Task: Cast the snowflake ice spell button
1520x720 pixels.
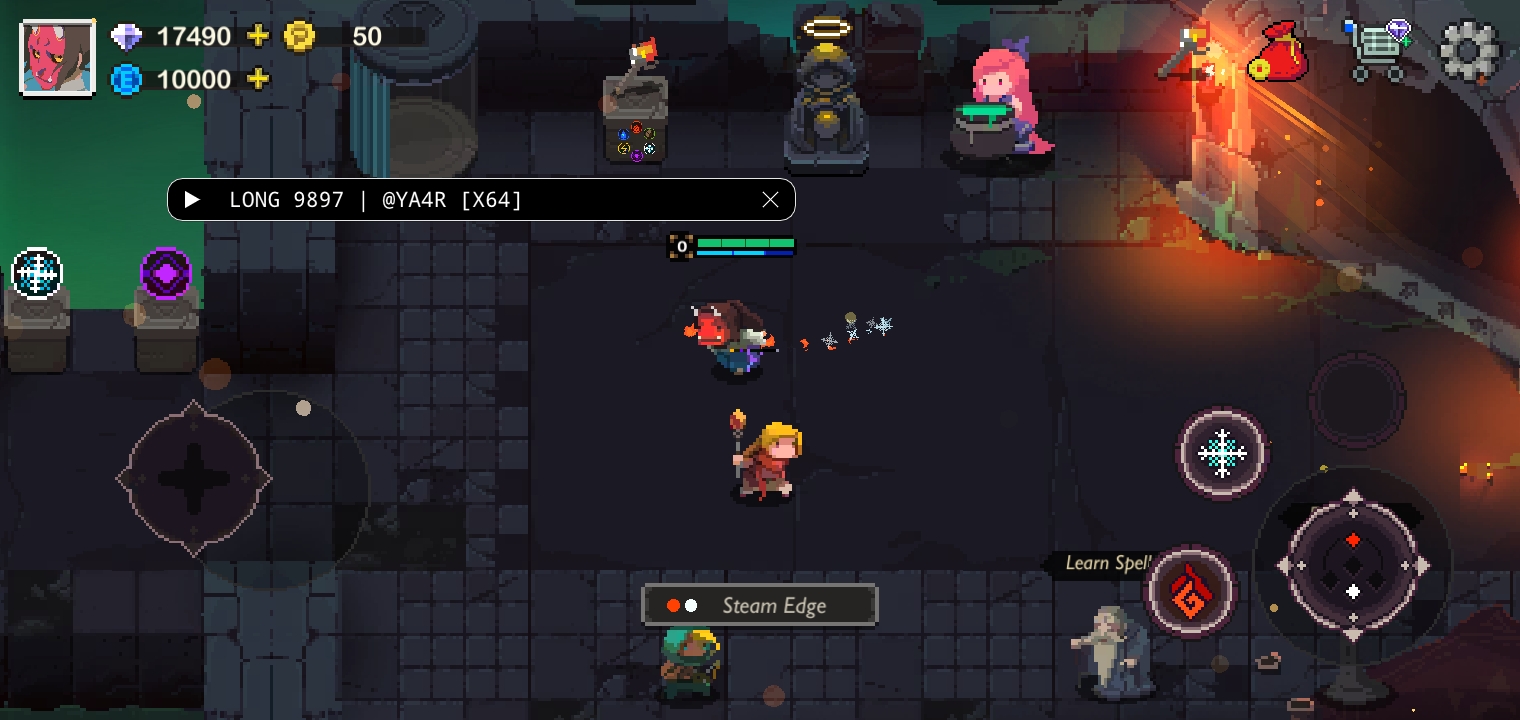Action: tap(1221, 453)
